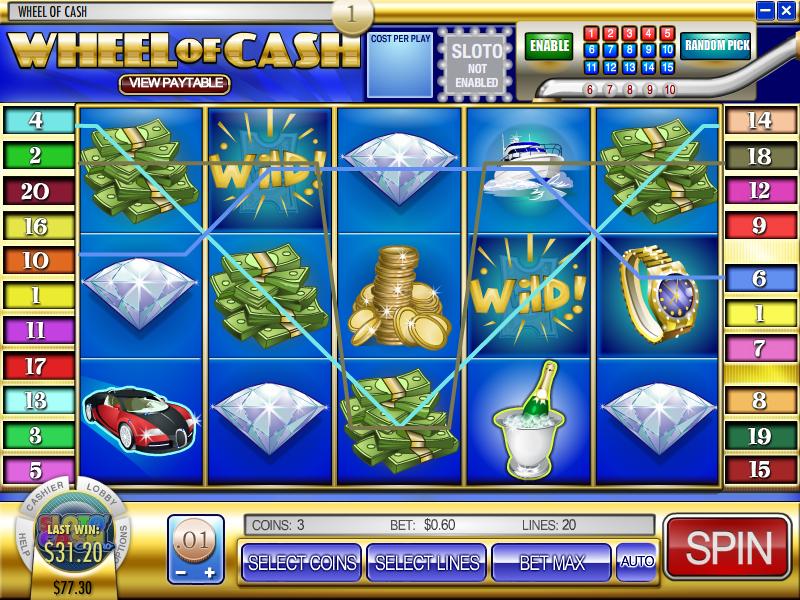Pick Sloto number 15 ball
The height and width of the screenshot is (600, 800).
click(667, 67)
